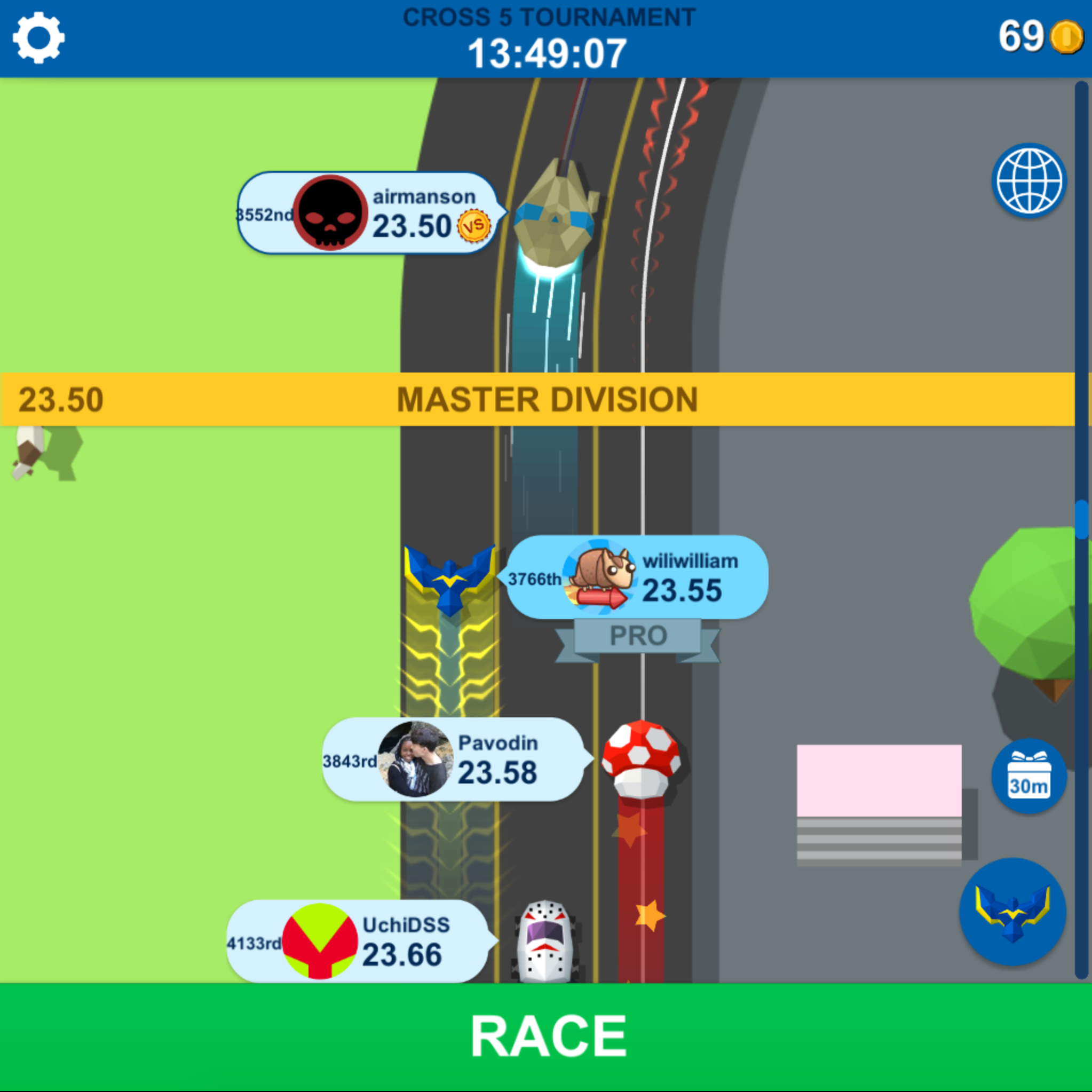Claim the 30m gift box
1092x1092 pixels.
tap(1028, 776)
